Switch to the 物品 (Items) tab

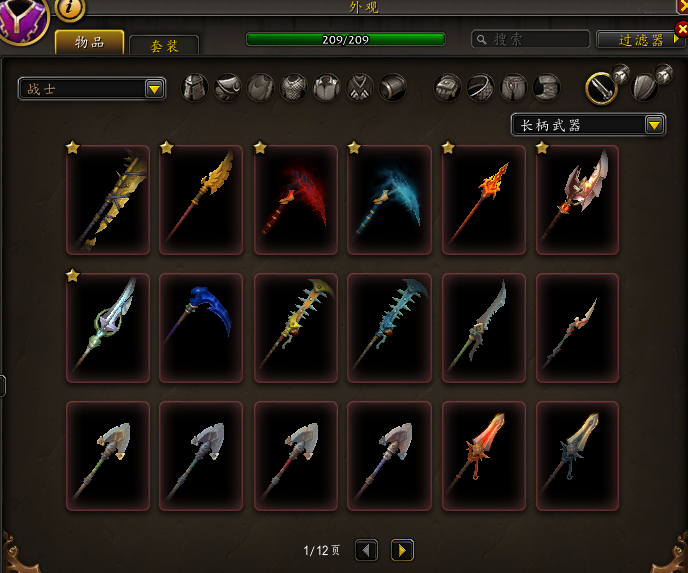tap(90, 42)
